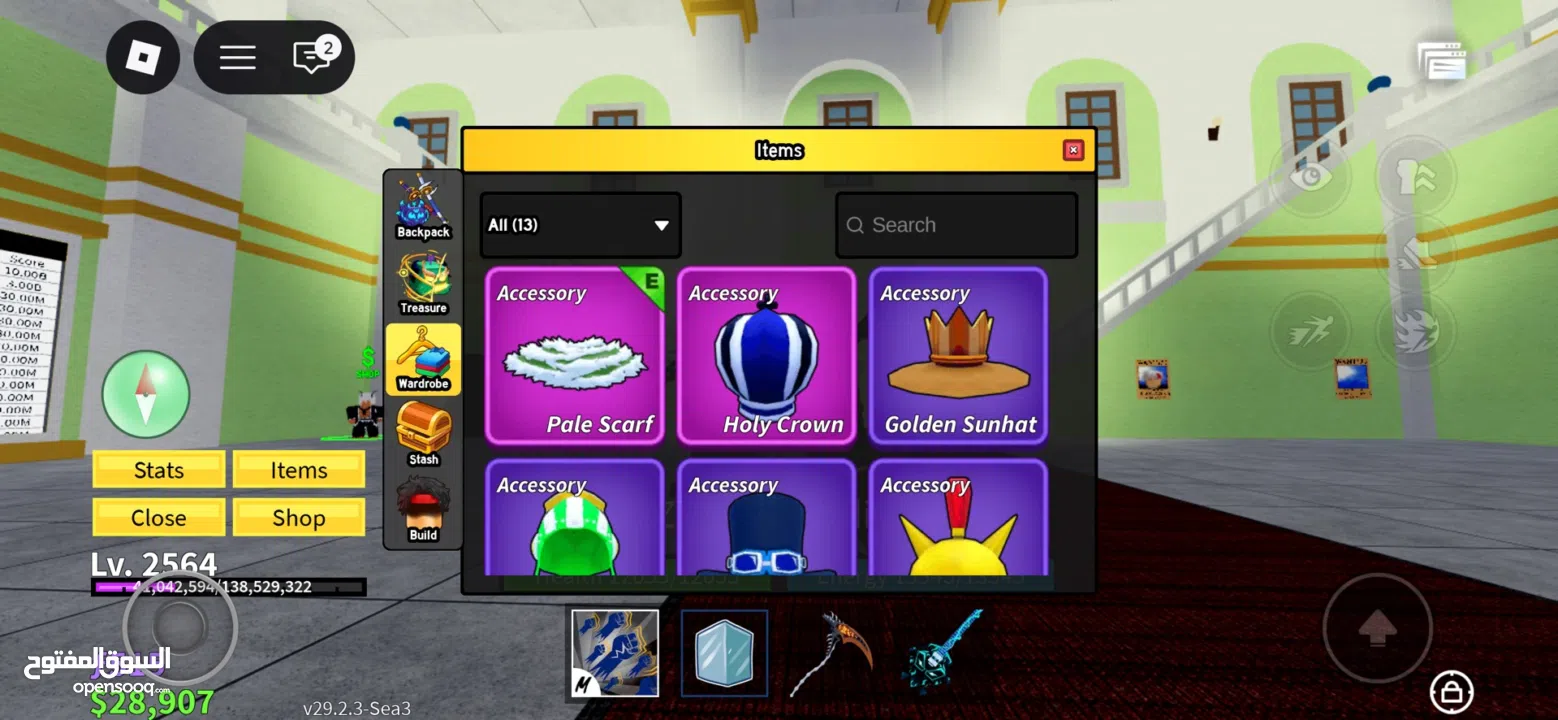
Task: Equip the scythe weapon in hotbar
Action: 831,653
